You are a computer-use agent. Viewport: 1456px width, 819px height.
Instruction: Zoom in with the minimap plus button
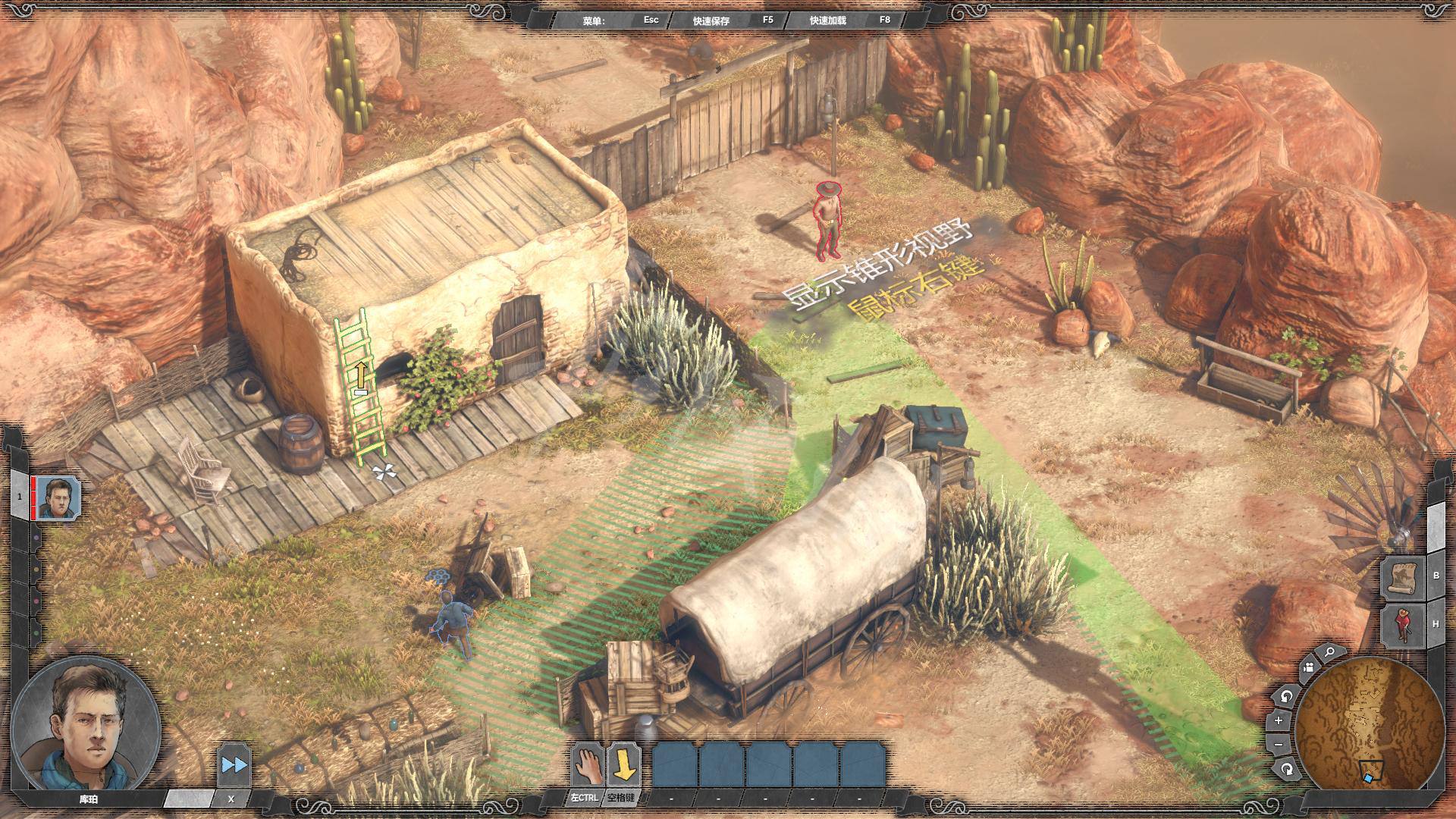click(x=1279, y=720)
